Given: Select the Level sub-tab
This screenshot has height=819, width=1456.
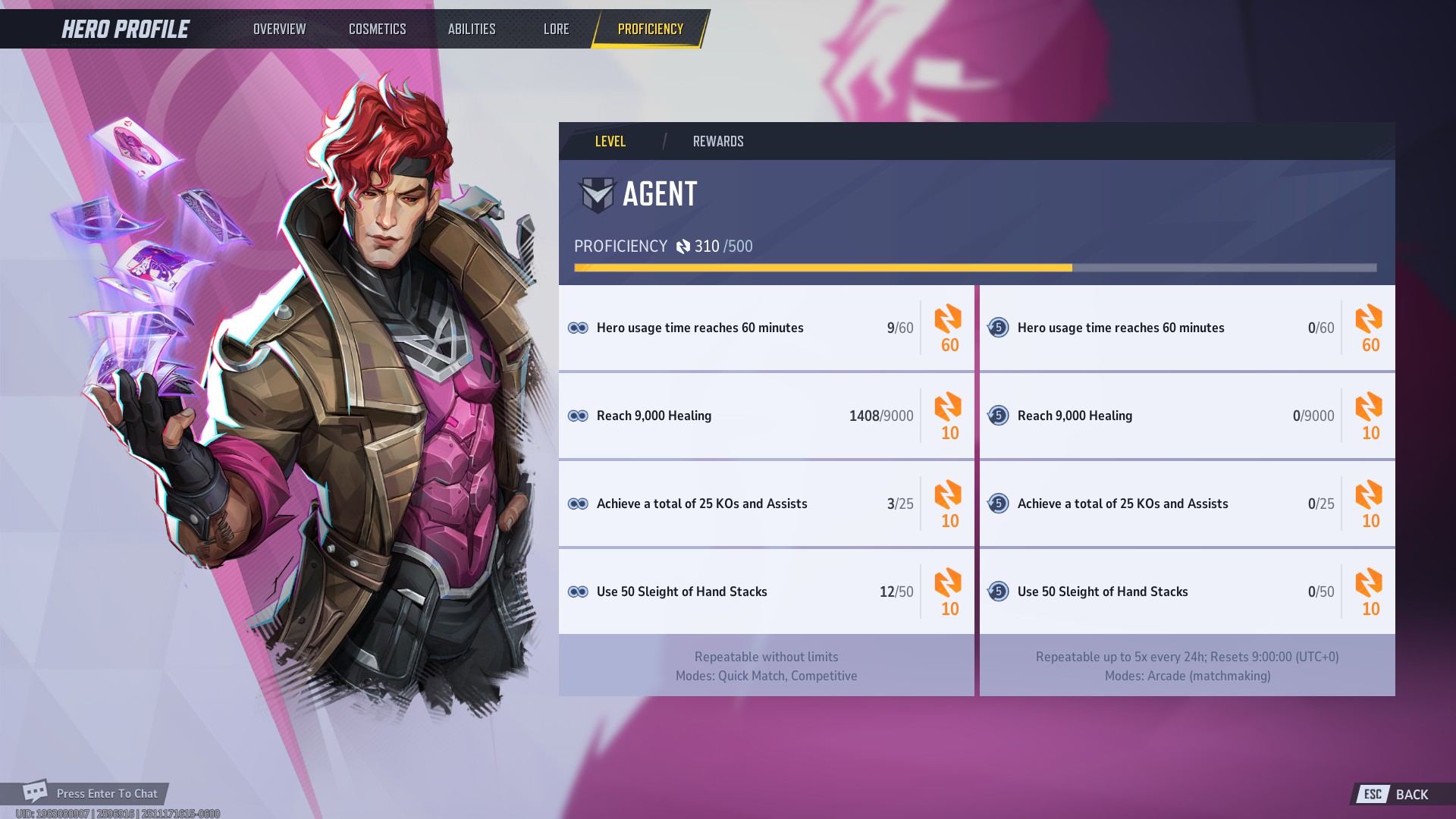Looking at the screenshot, I should click(x=610, y=141).
